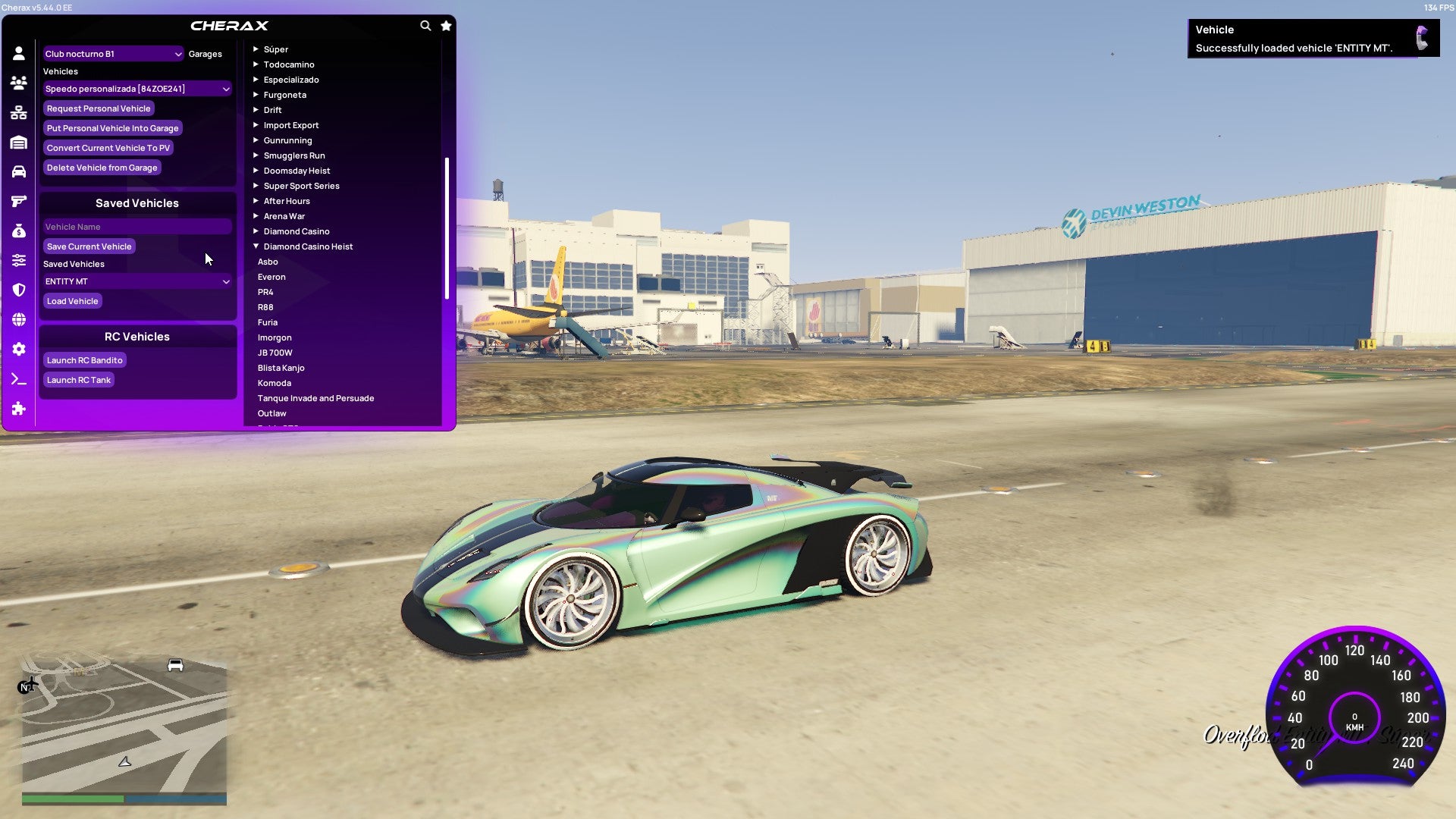The height and width of the screenshot is (819, 1456).
Task: Click Load Vehicle button
Action: point(72,301)
